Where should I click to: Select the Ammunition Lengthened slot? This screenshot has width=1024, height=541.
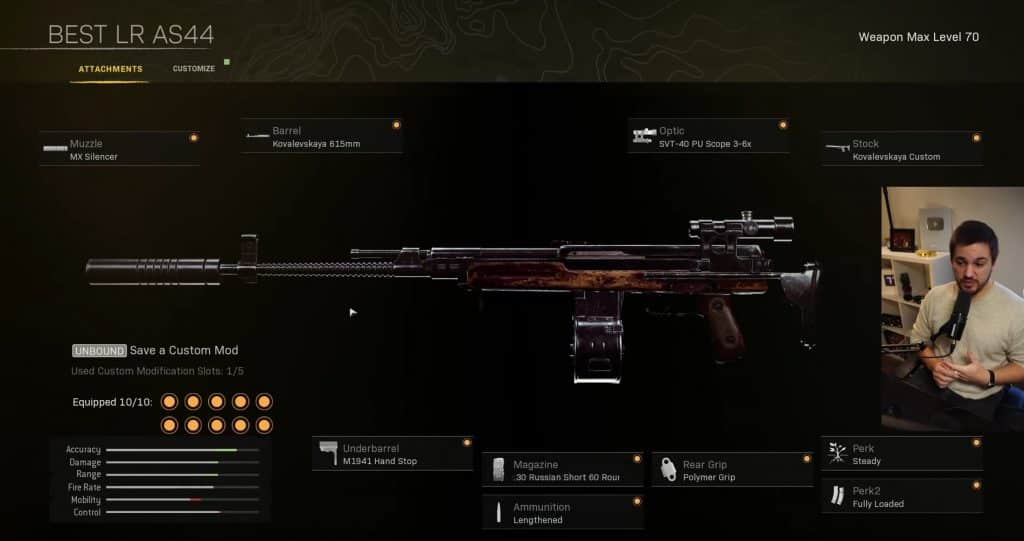pyautogui.click(x=561, y=513)
